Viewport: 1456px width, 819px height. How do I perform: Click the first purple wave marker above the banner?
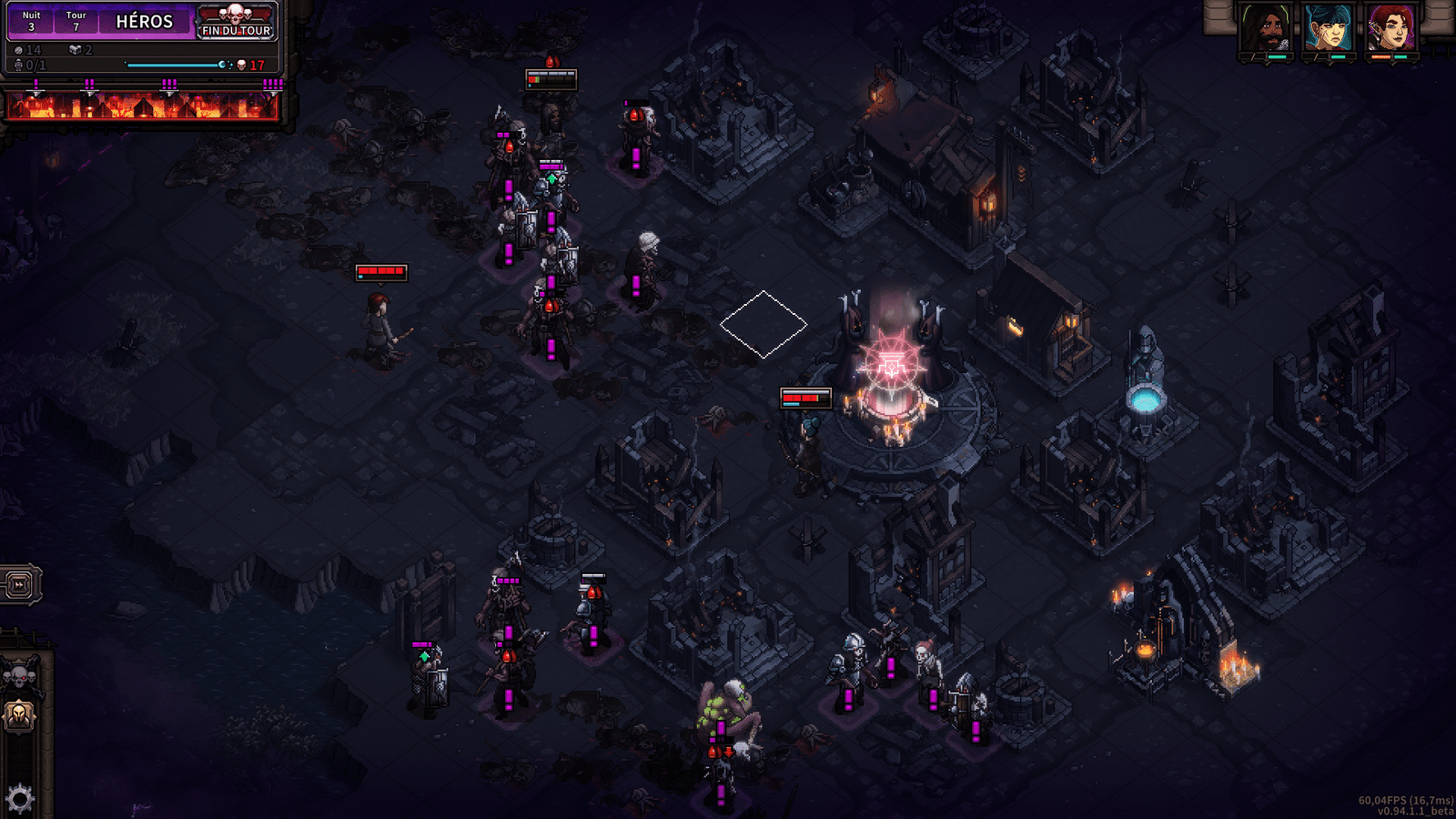click(36, 84)
